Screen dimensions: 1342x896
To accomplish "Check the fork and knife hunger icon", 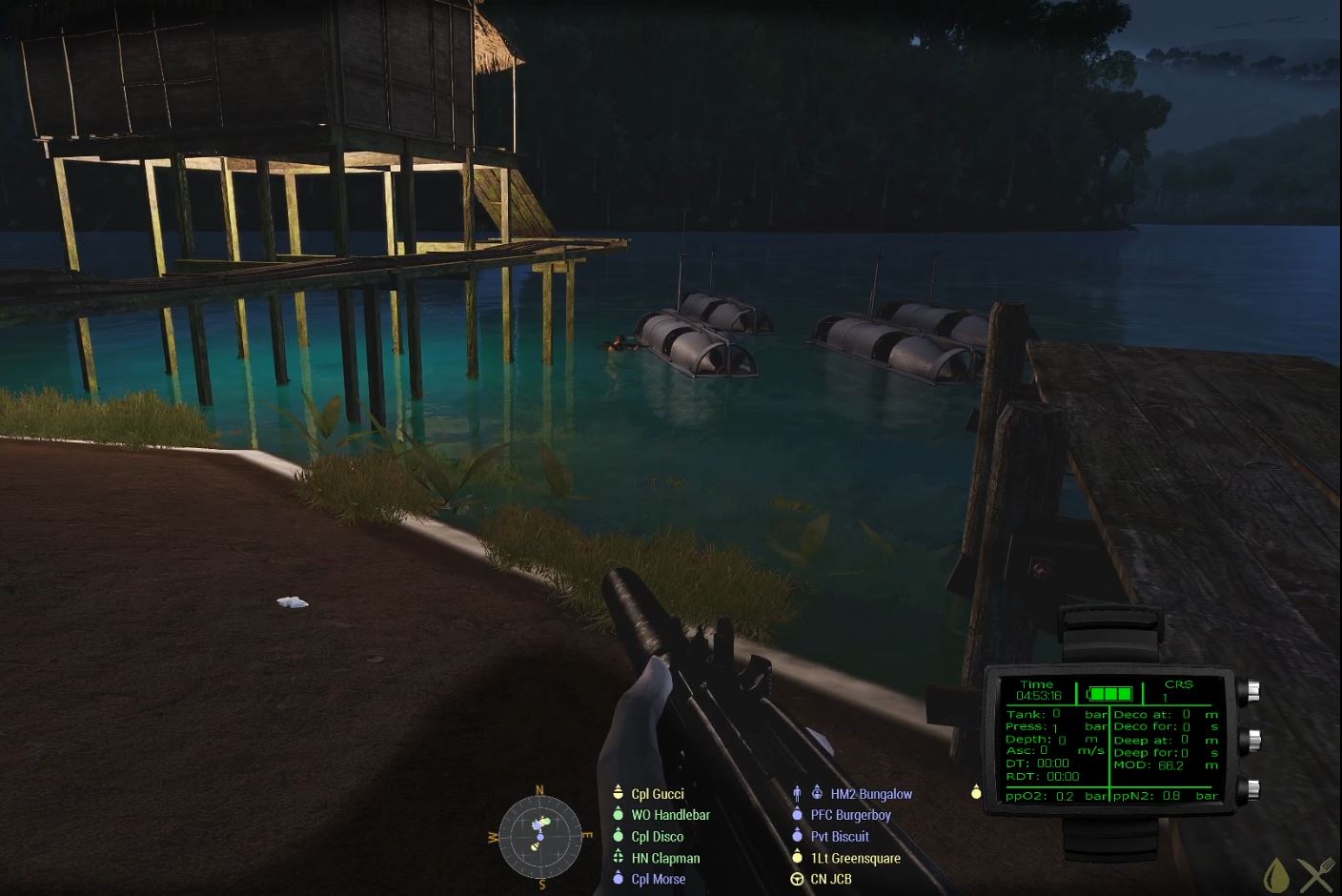I will [x=1317, y=874].
